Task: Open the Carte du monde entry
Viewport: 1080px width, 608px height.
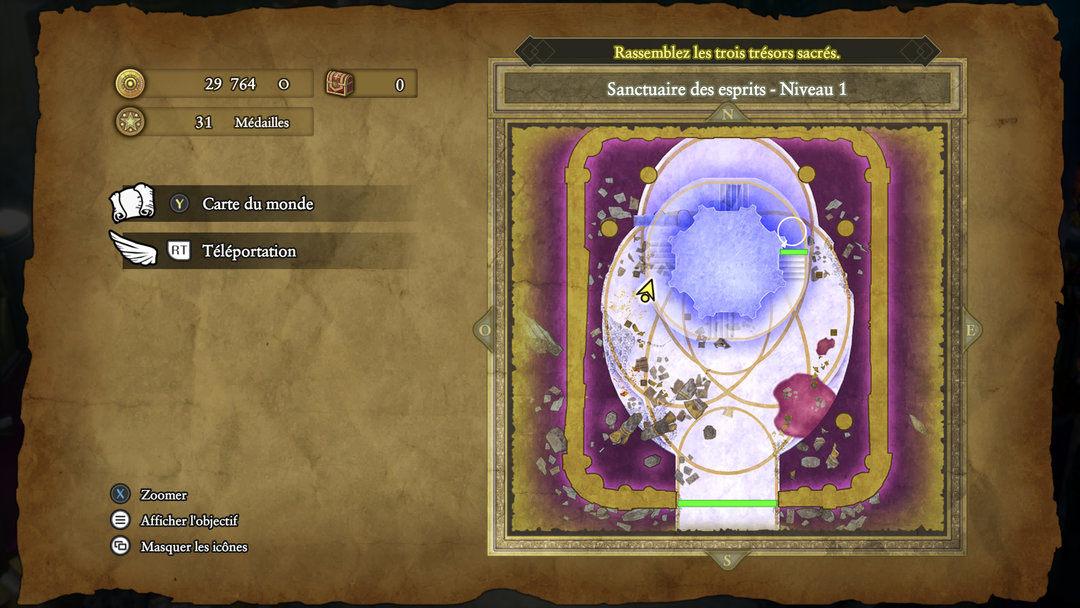Action: 257,204
